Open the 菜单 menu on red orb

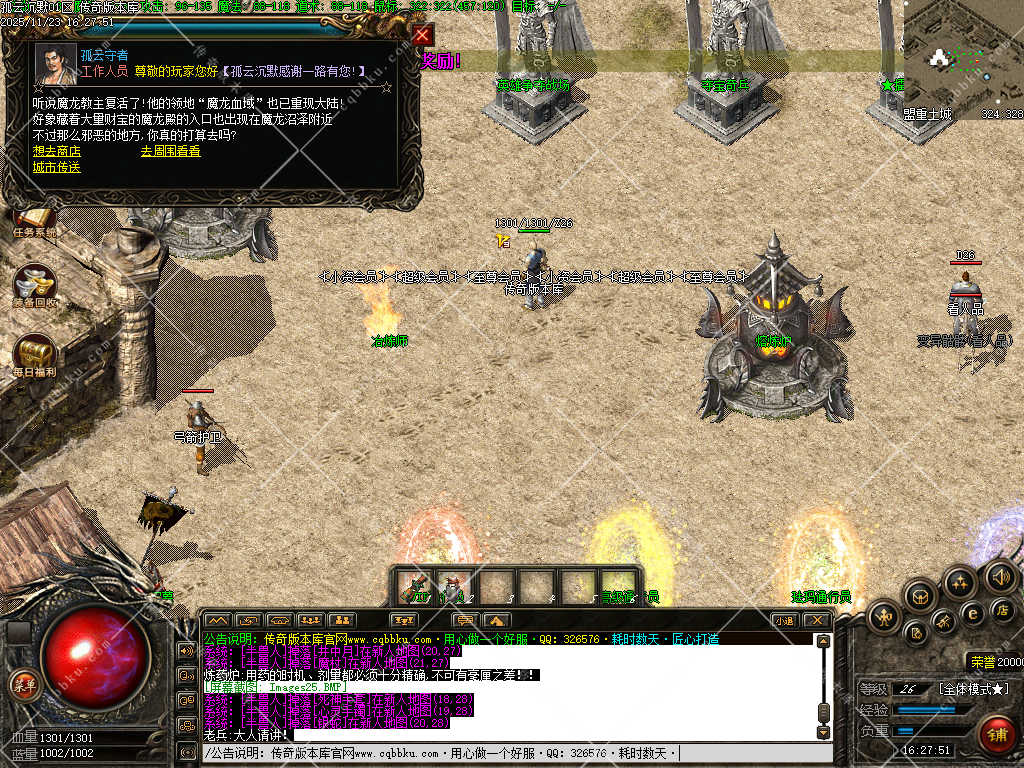pos(23,684)
